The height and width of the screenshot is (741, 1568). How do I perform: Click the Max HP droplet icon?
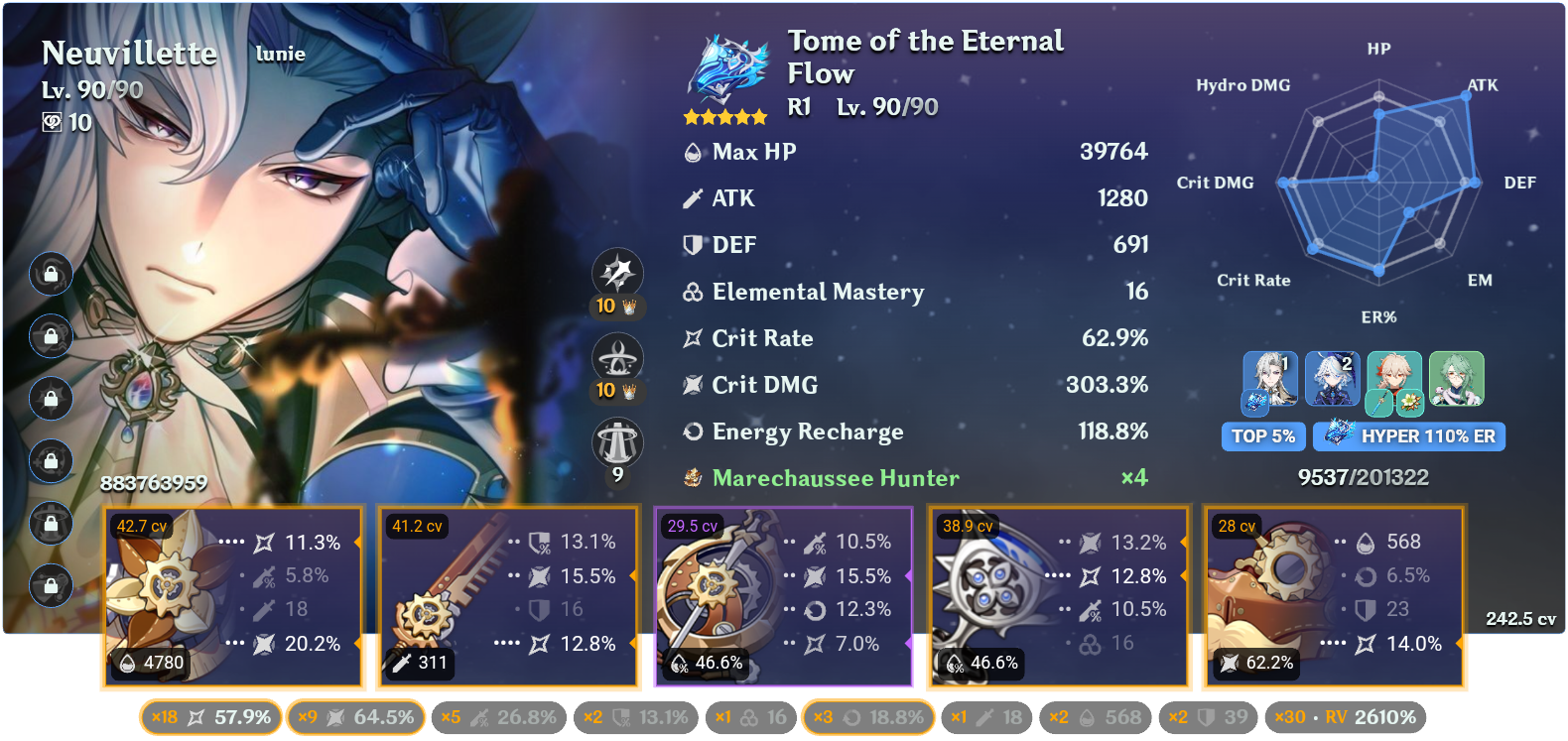pyautogui.click(x=692, y=152)
